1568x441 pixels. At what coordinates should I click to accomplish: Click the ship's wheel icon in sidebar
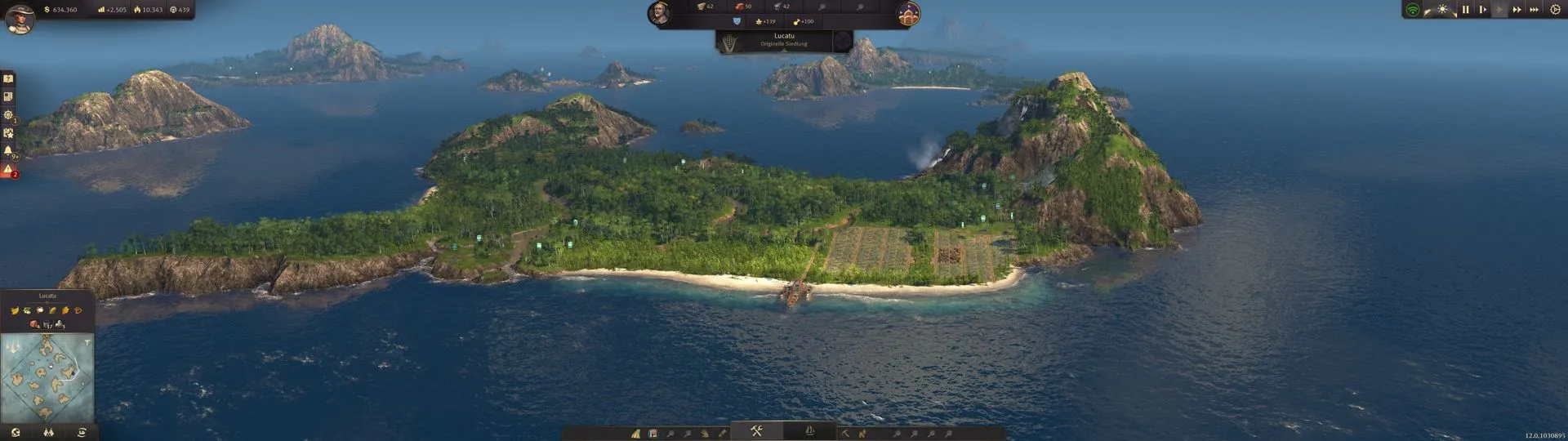(x=8, y=115)
